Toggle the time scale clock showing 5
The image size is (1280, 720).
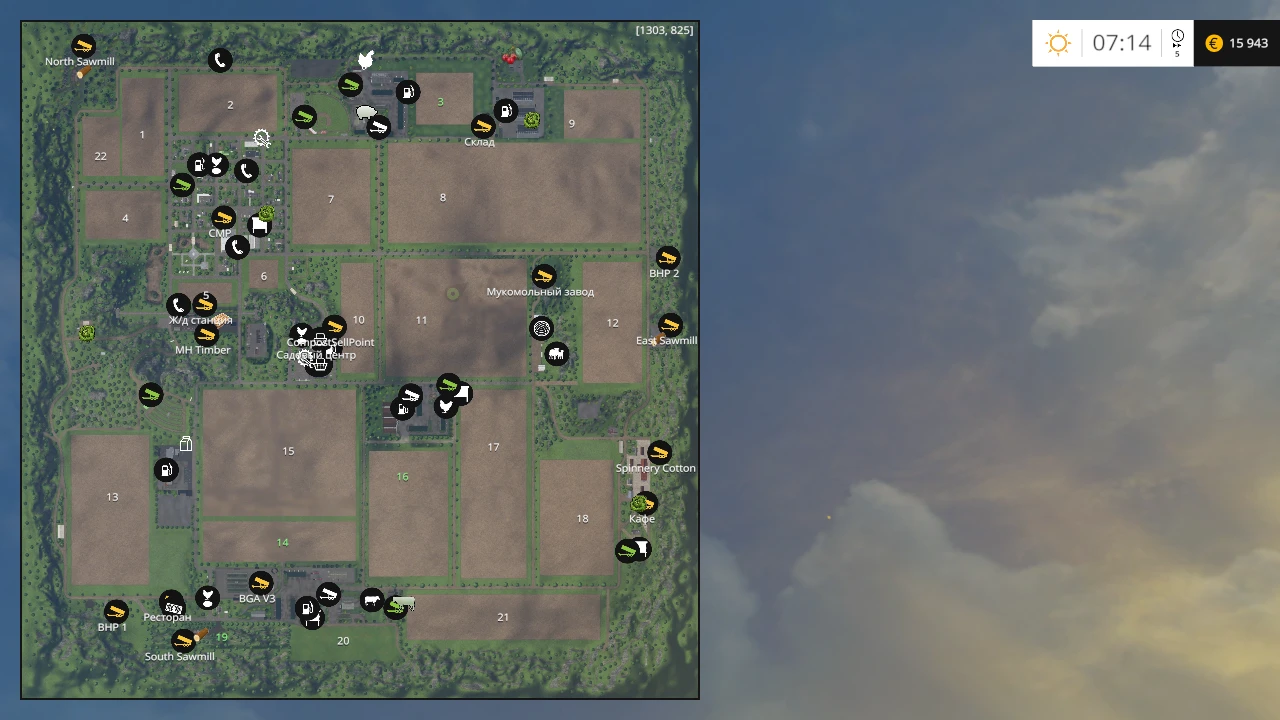(1177, 43)
